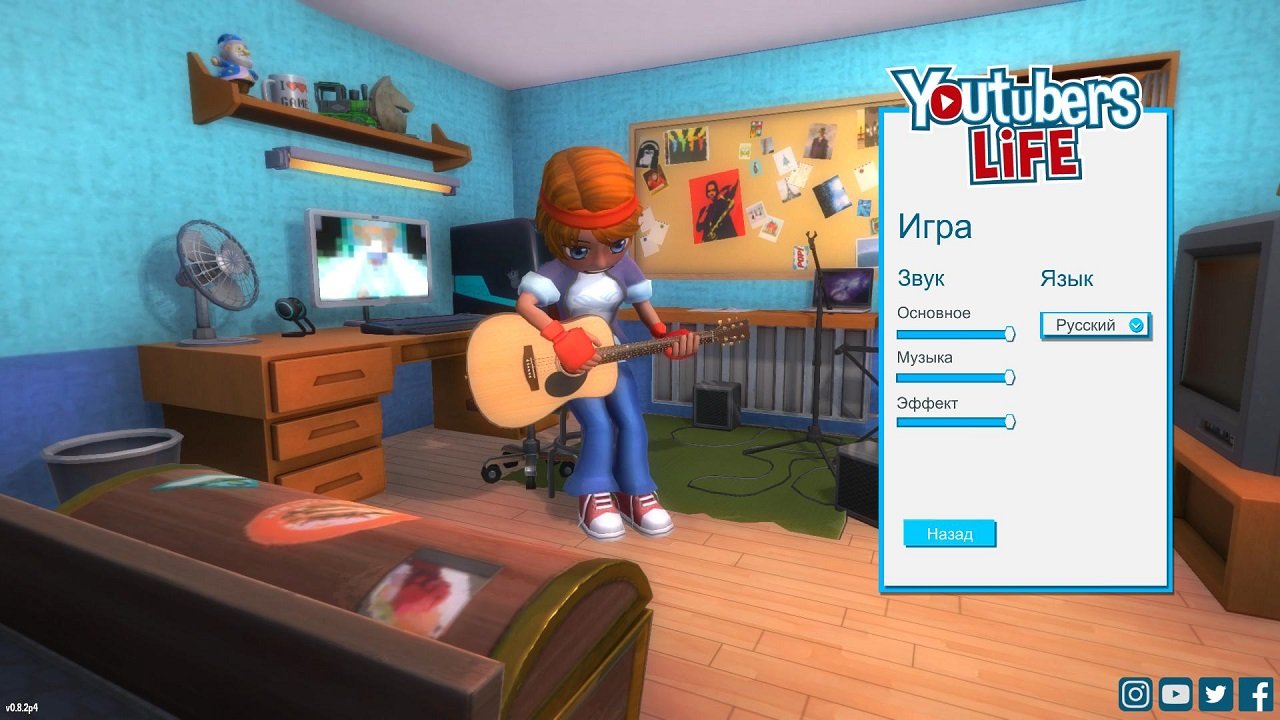Screen dimensions: 1280x720
Task: Open language options to change from Russian
Action: (x=1095, y=325)
